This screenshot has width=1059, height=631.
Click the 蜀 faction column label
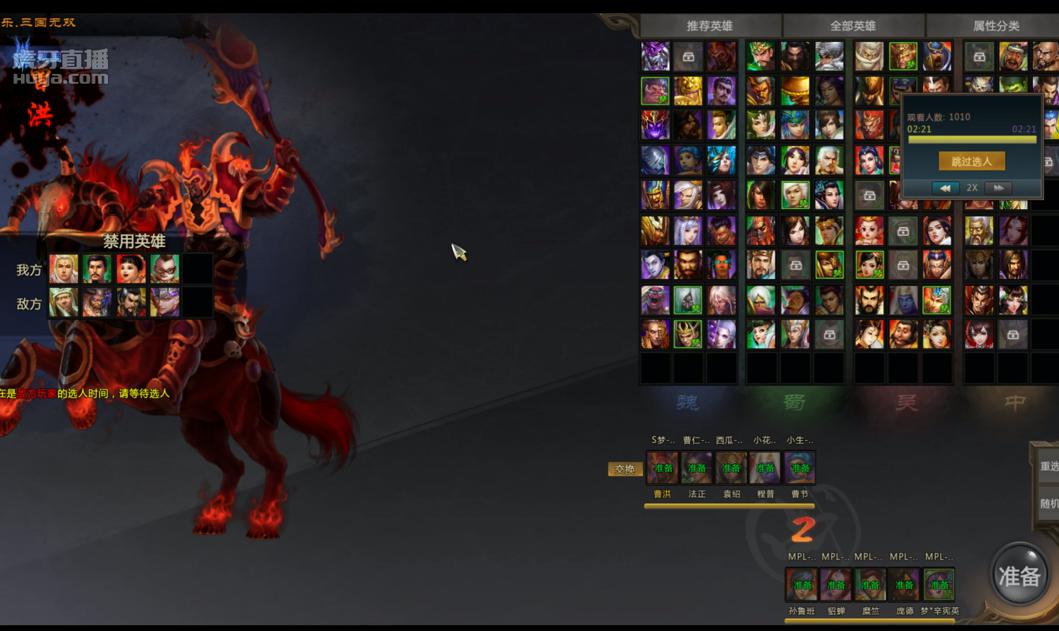click(x=795, y=402)
